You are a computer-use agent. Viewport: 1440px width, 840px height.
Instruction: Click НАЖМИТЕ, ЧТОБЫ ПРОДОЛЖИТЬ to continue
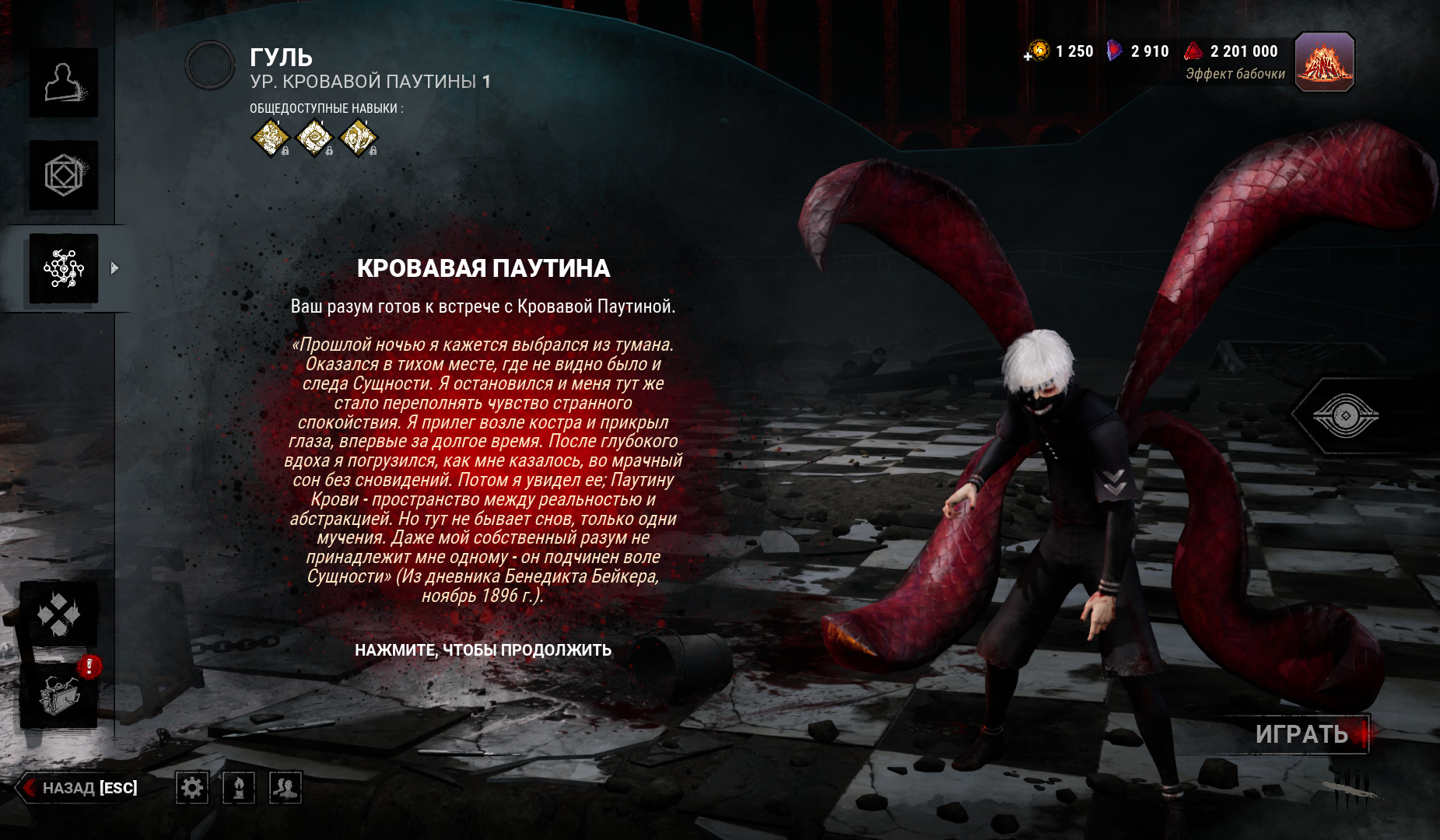483,650
